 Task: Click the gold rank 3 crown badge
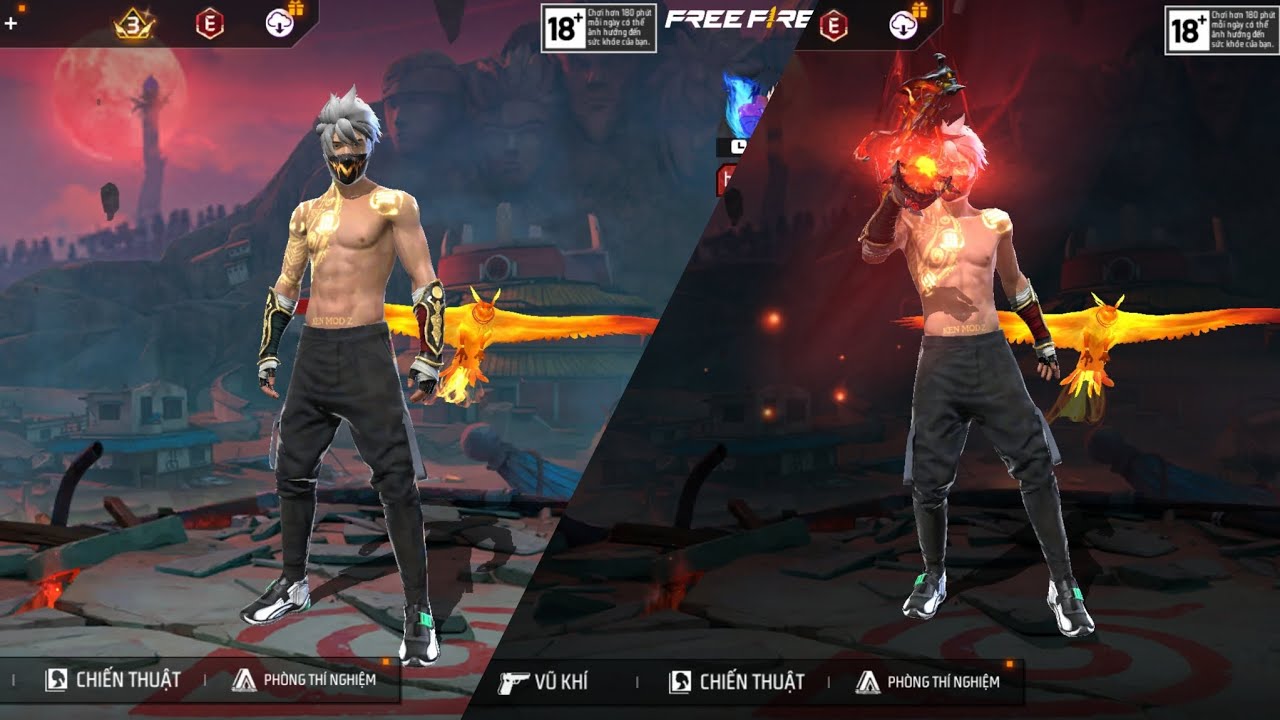tap(134, 23)
